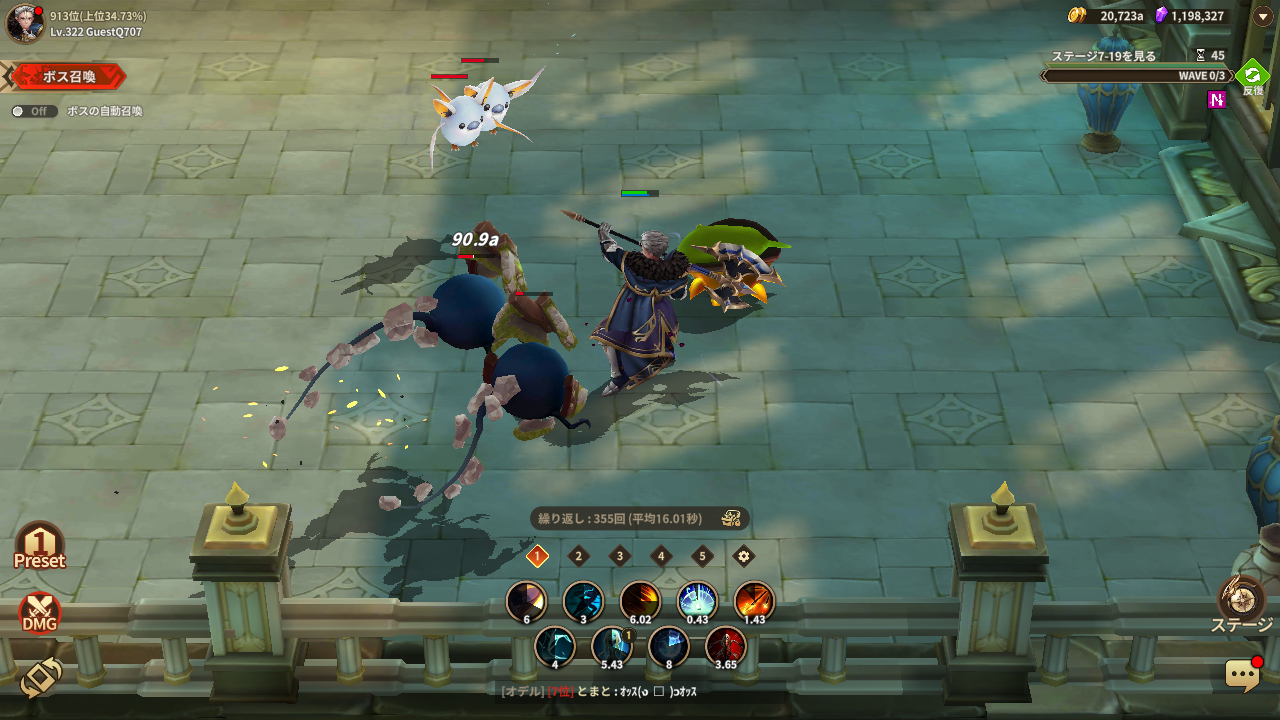This screenshot has height=720, width=1280.
Task: Open the treasure icon beside repeat count
Action: click(x=731, y=518)
